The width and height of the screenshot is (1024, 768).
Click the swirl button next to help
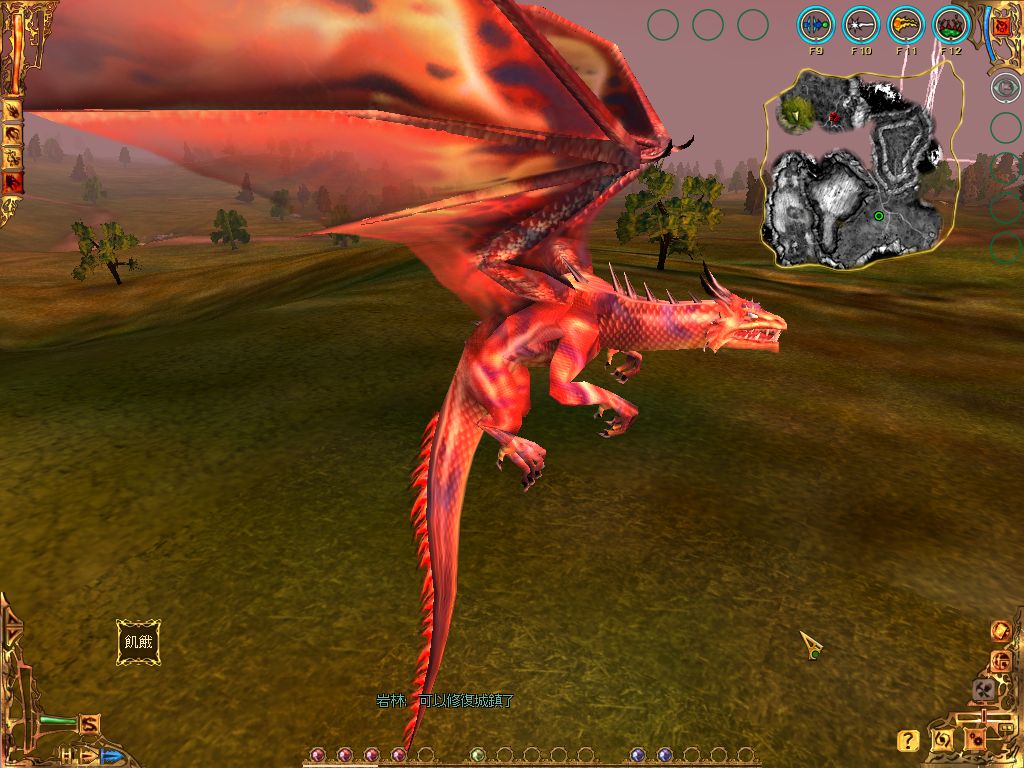tap(942, 740)
